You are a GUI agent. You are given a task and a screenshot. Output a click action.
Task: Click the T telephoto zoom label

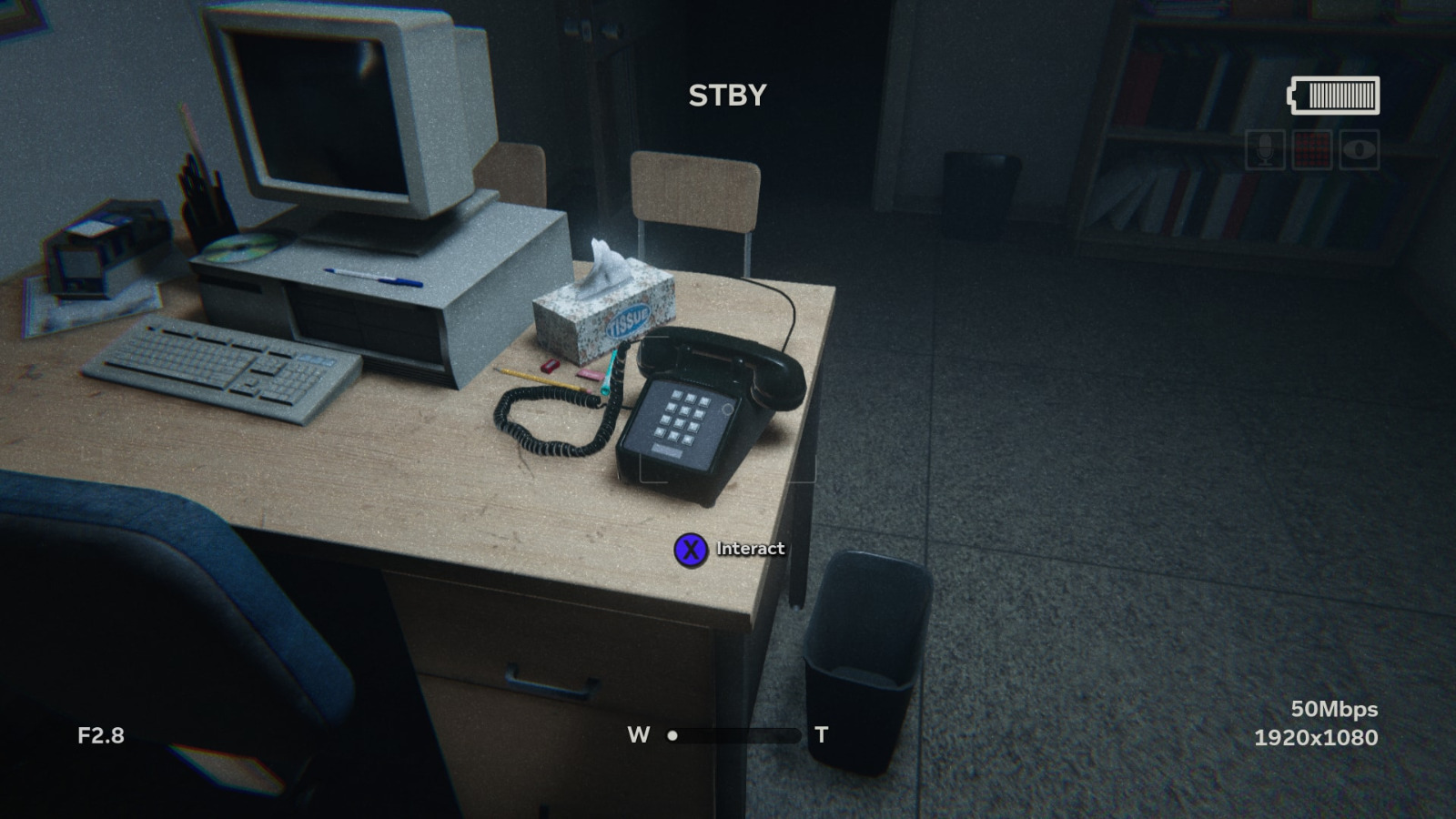[x=820, y=735]
